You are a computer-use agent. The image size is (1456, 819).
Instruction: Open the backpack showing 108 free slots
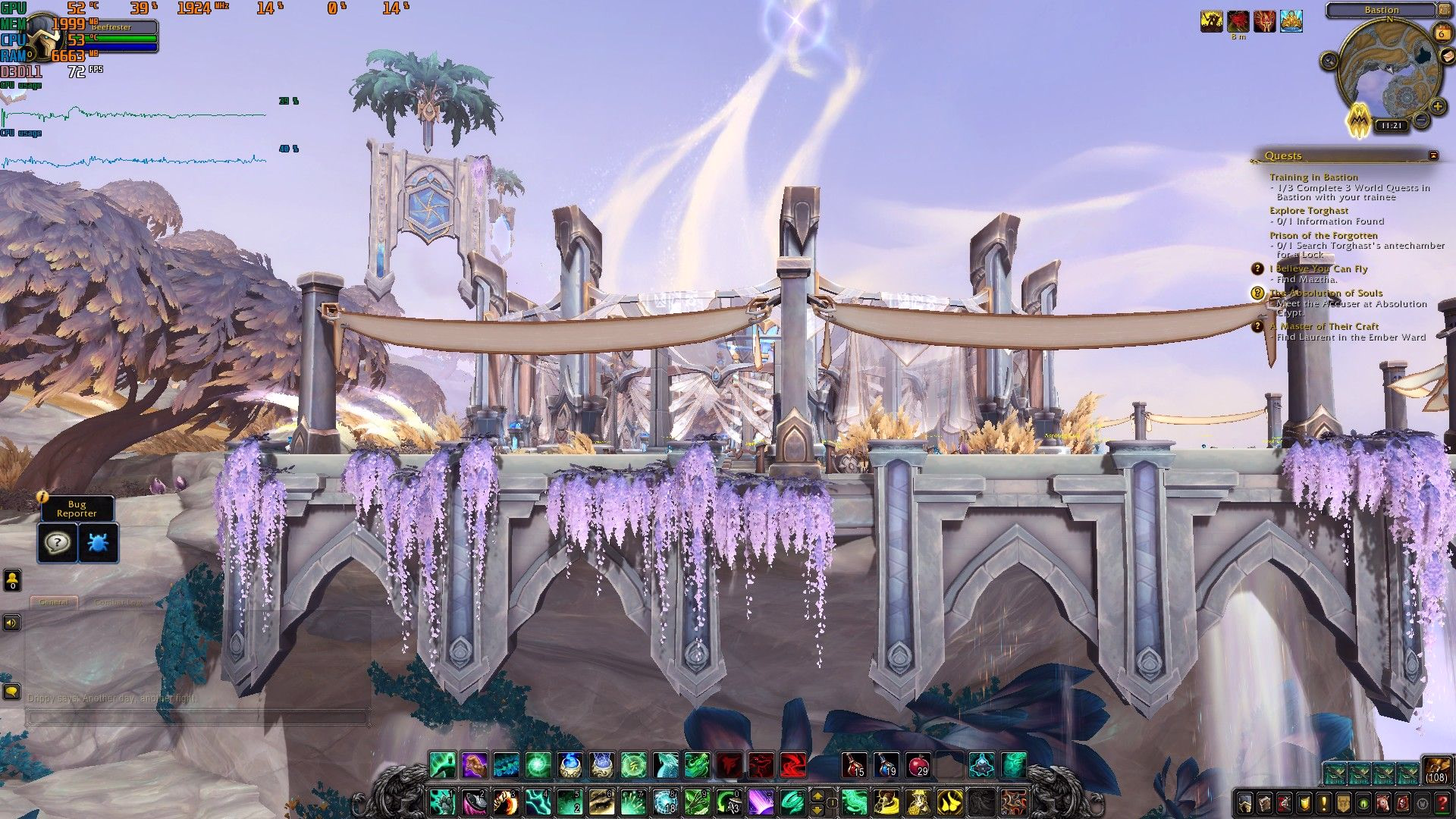(x=1436, y=770)
